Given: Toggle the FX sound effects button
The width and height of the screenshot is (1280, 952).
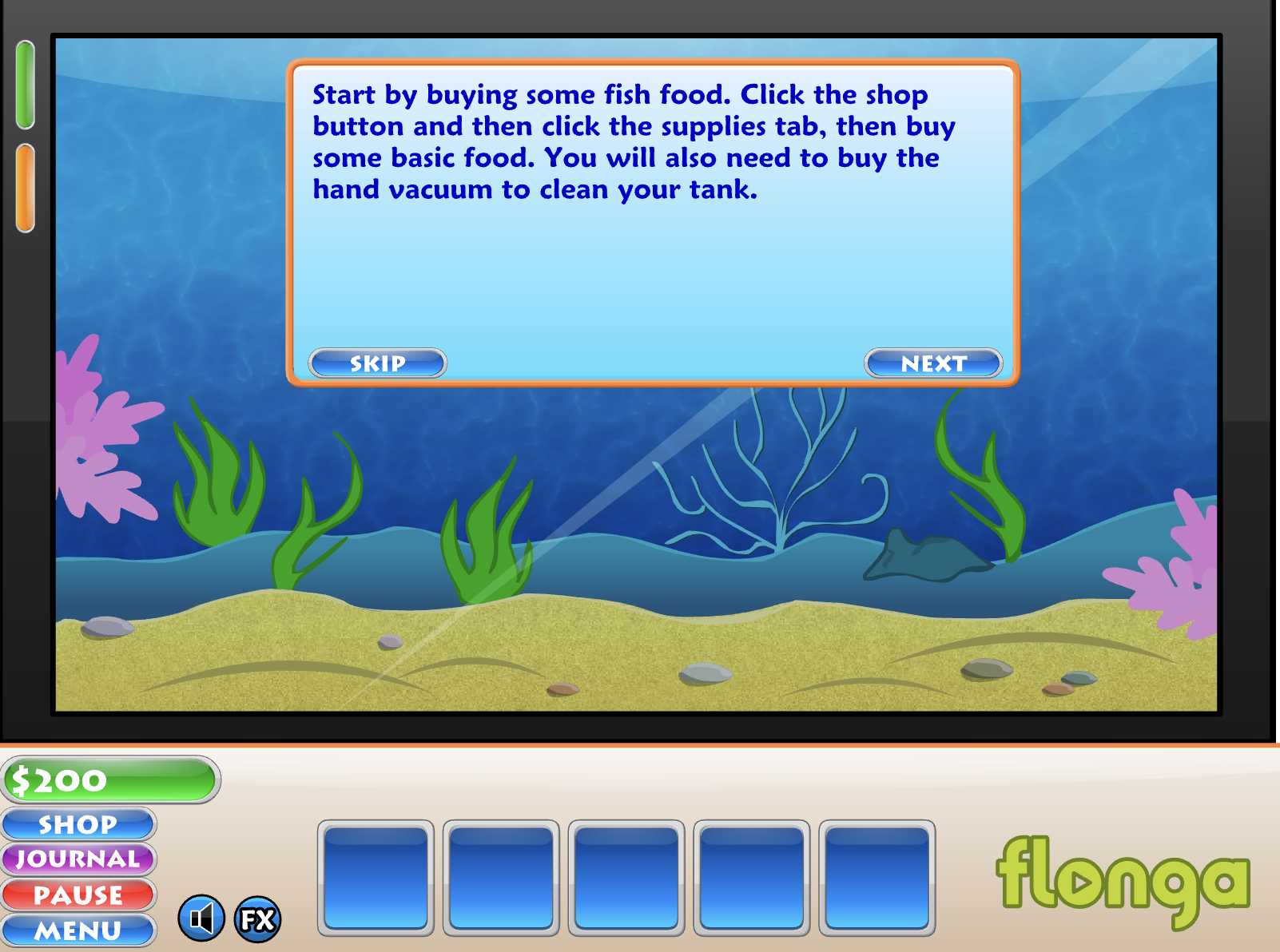Looking at the screenshot, I should (257, 919).
